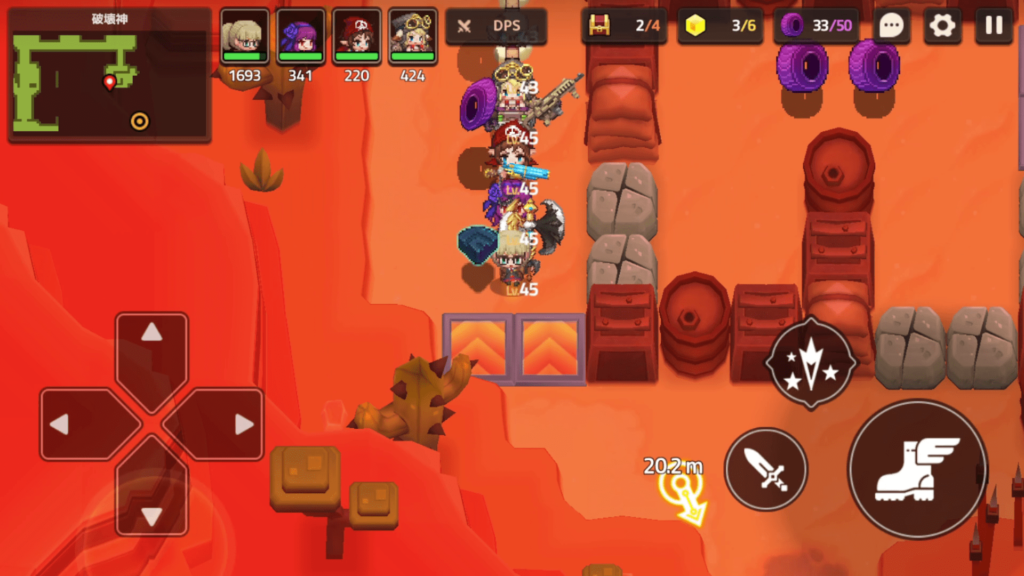Attack with the sword button
The image size is (1024, 576).
click(766, 469)
